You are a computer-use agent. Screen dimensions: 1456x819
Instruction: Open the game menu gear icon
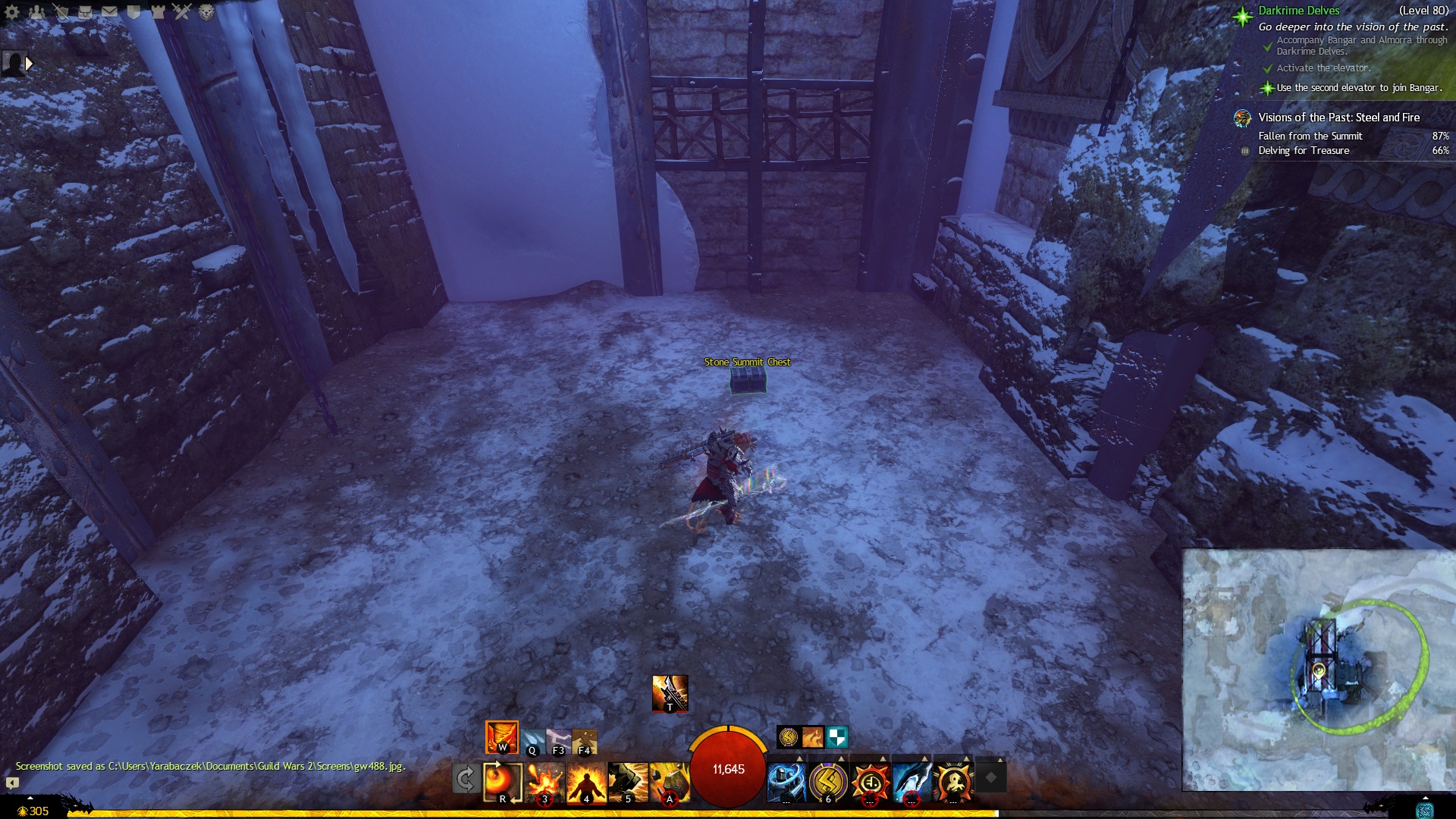(12, 12)
